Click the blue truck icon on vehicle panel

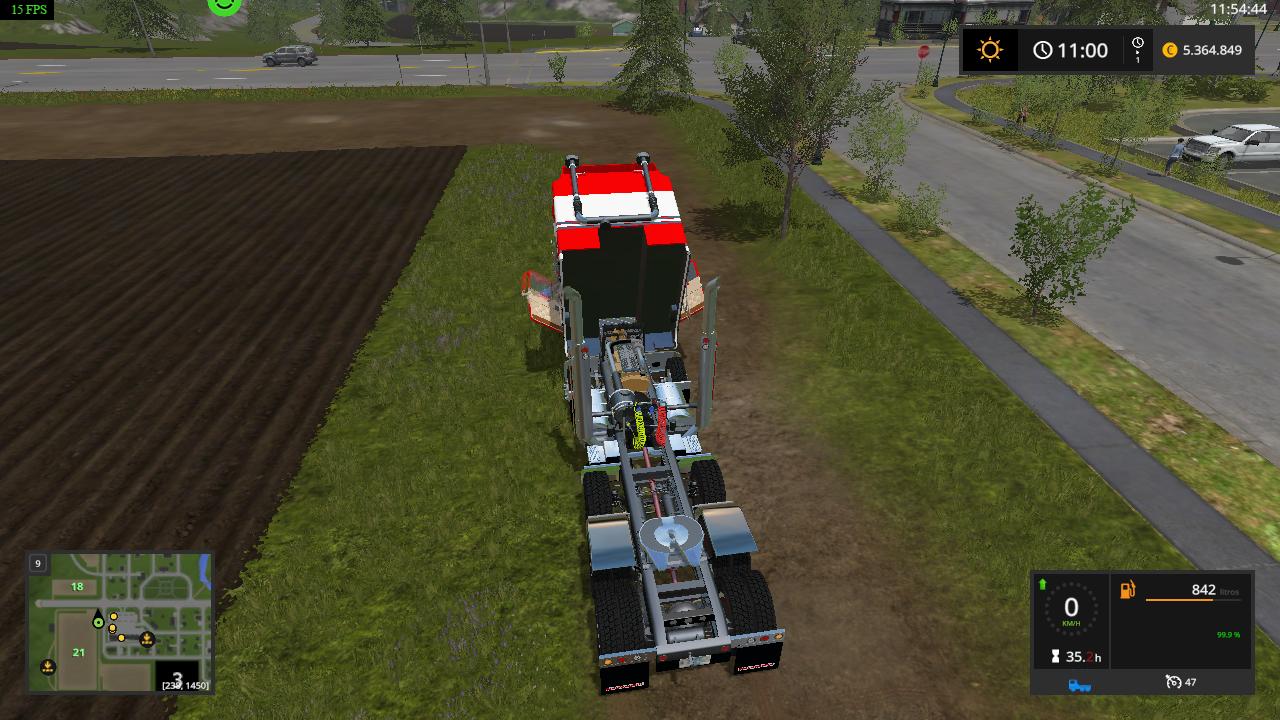click(1079, 684)
